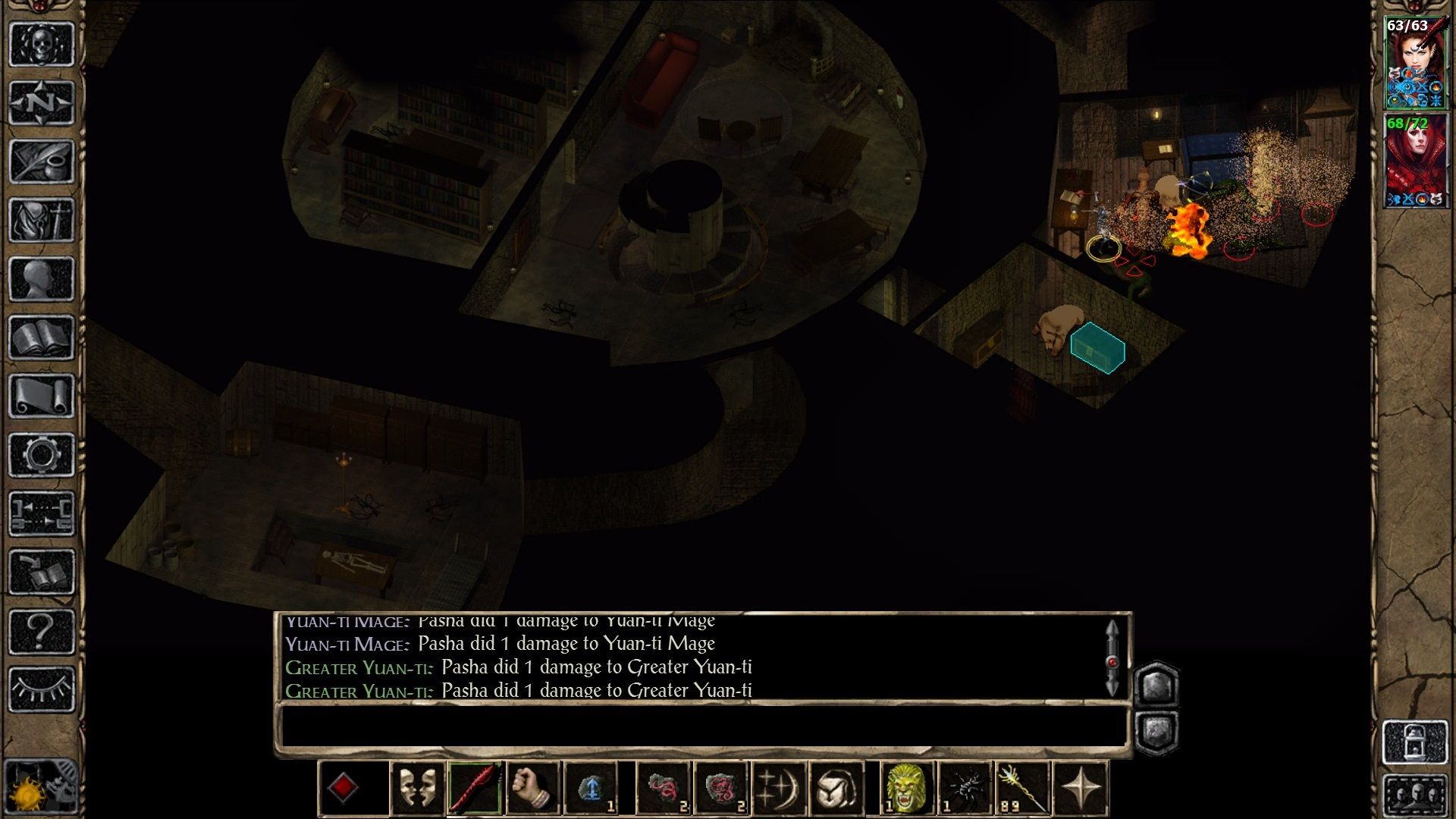The width and height of the screenshot is (1456, 819).
Task: Open the area map with the compass button
Action: point(42,102)
